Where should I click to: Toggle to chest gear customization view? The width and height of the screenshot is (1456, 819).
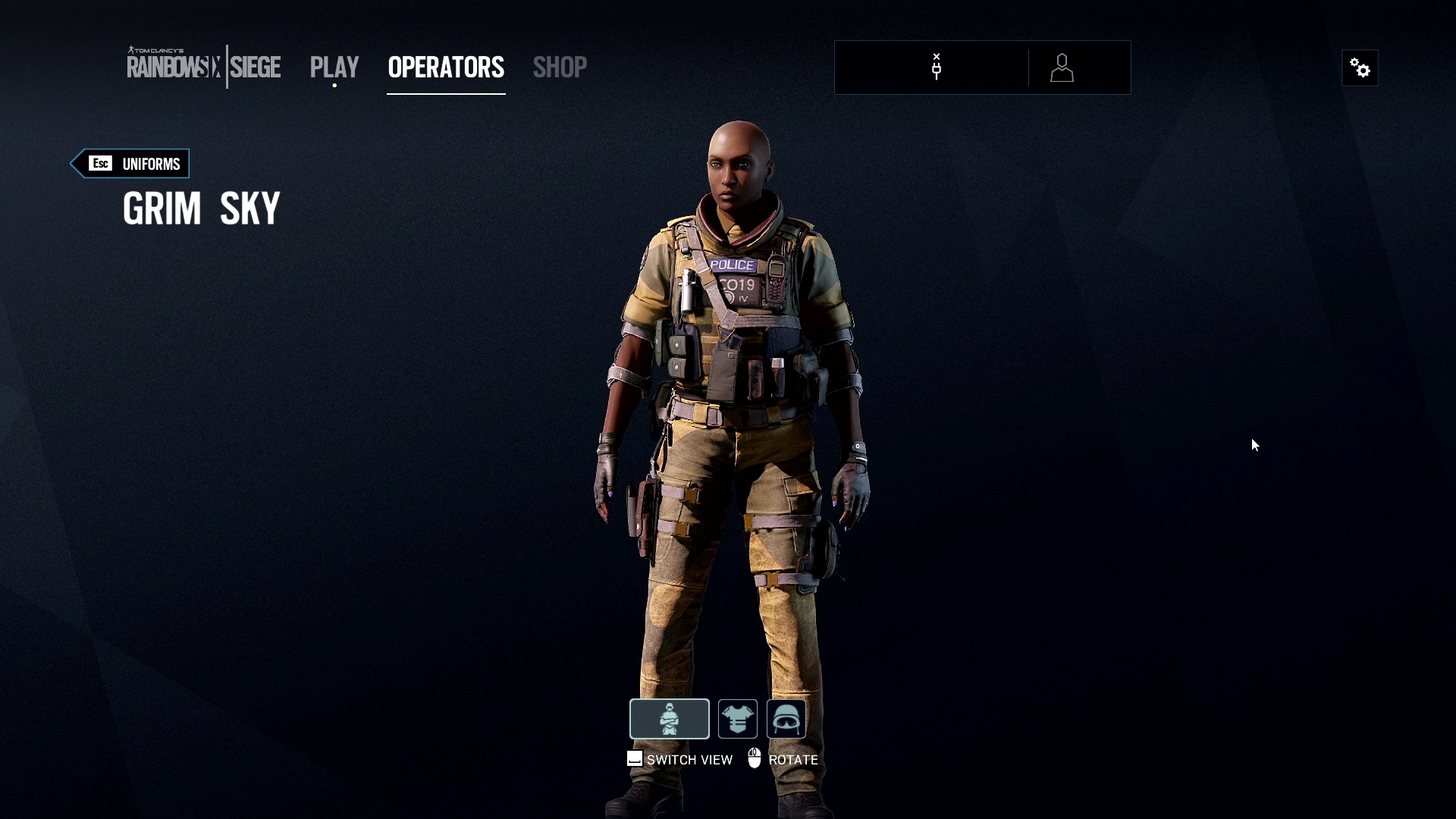736,719
